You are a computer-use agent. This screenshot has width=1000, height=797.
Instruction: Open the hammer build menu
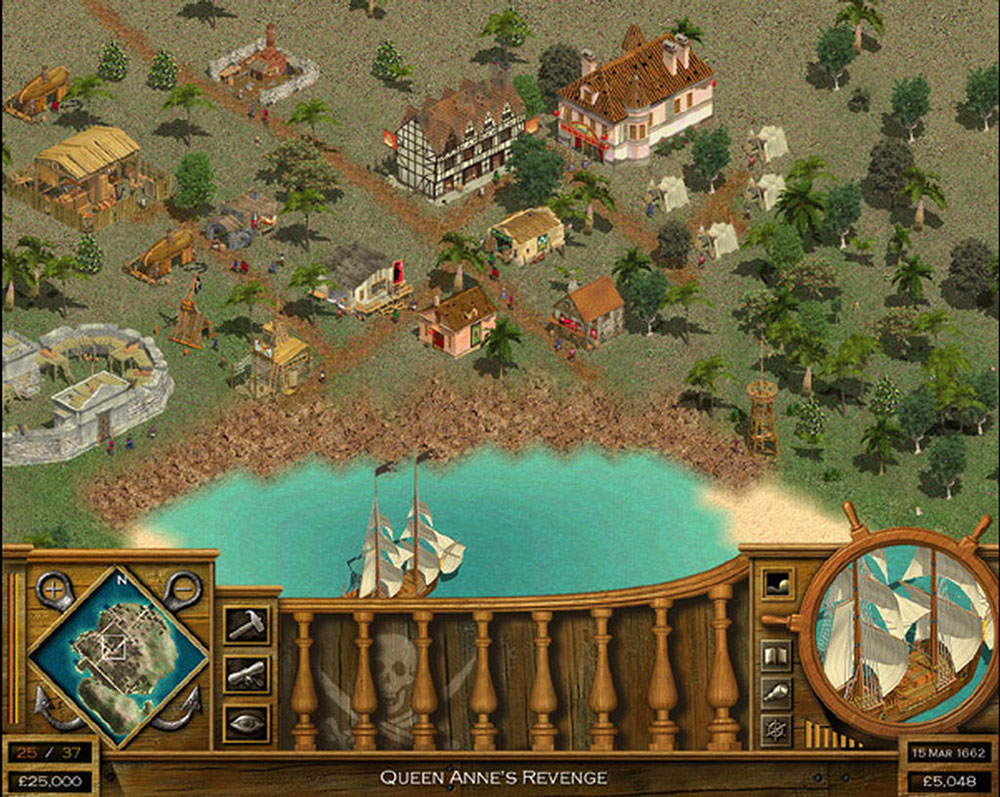245,624
